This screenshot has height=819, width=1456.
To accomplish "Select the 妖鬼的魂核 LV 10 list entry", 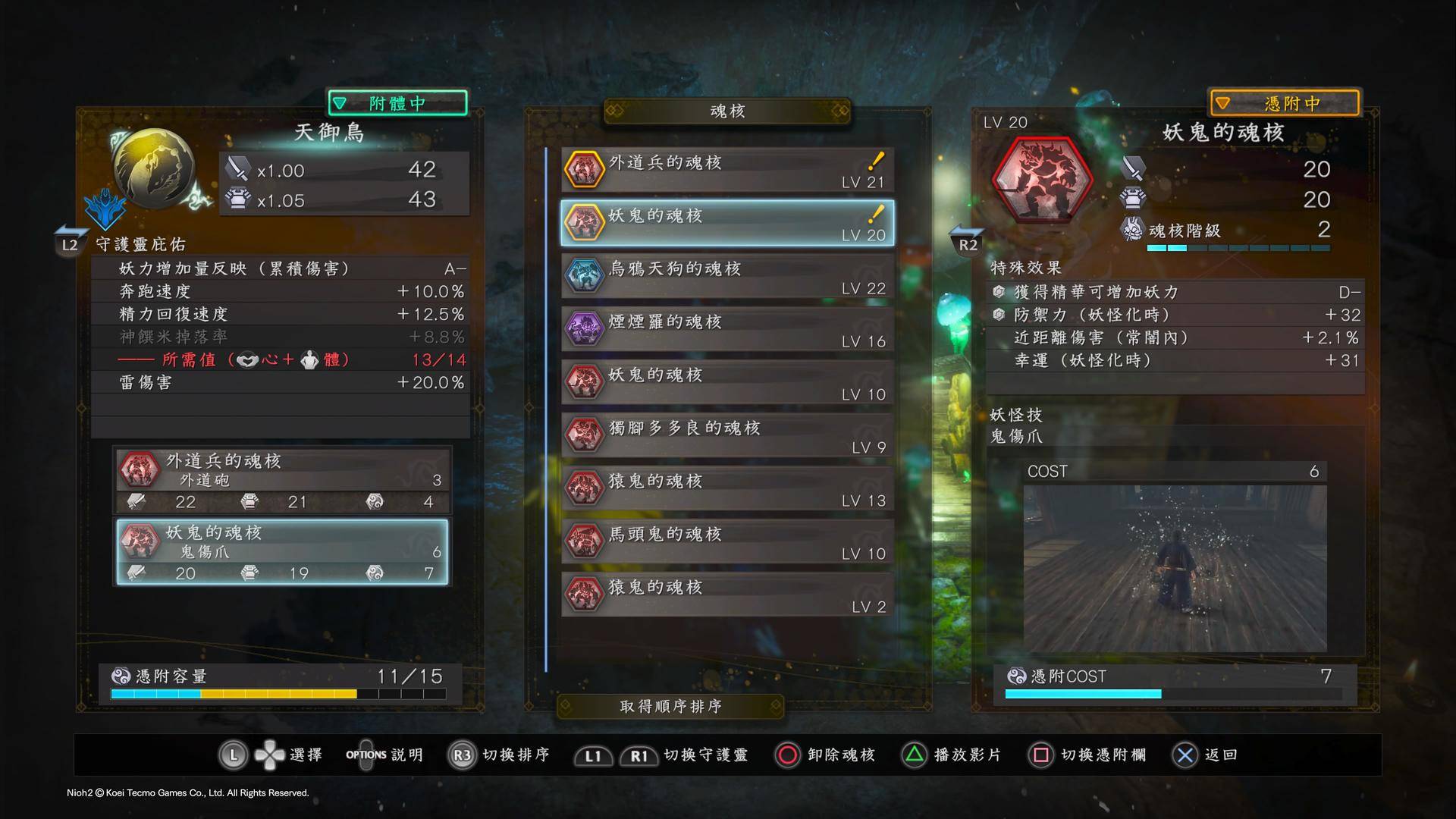I will 726,383.
